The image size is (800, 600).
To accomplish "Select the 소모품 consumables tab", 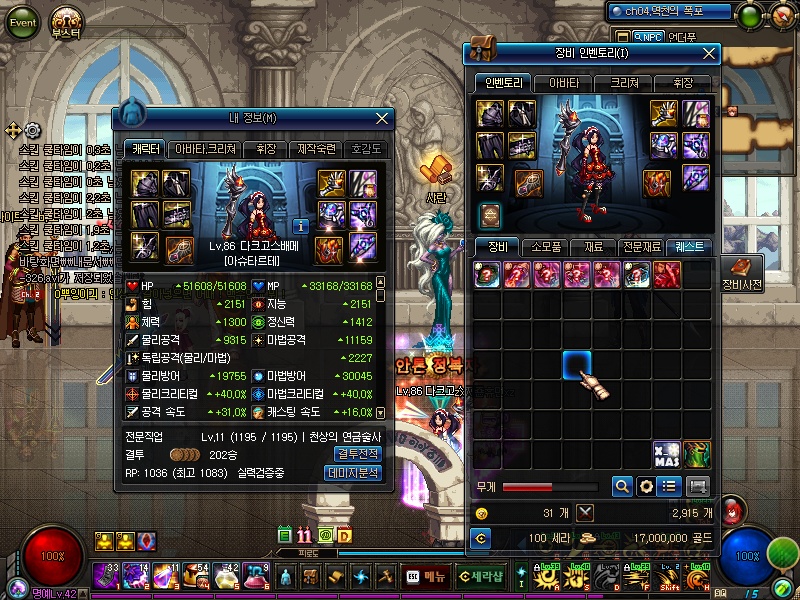I will coord(547,246).
